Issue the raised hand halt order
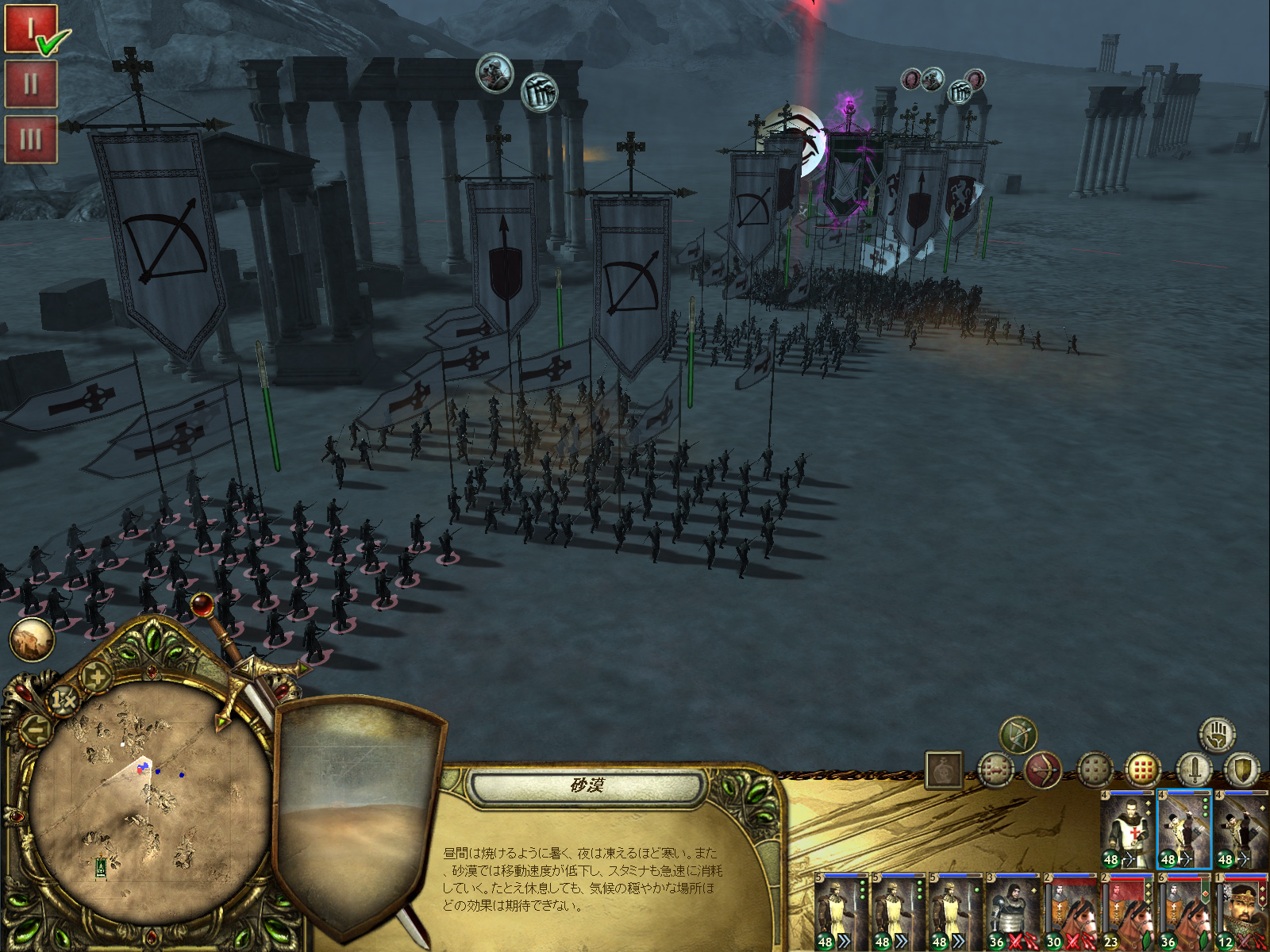This screenshot has height=952, width=1270. click(x=1218, y=735)
